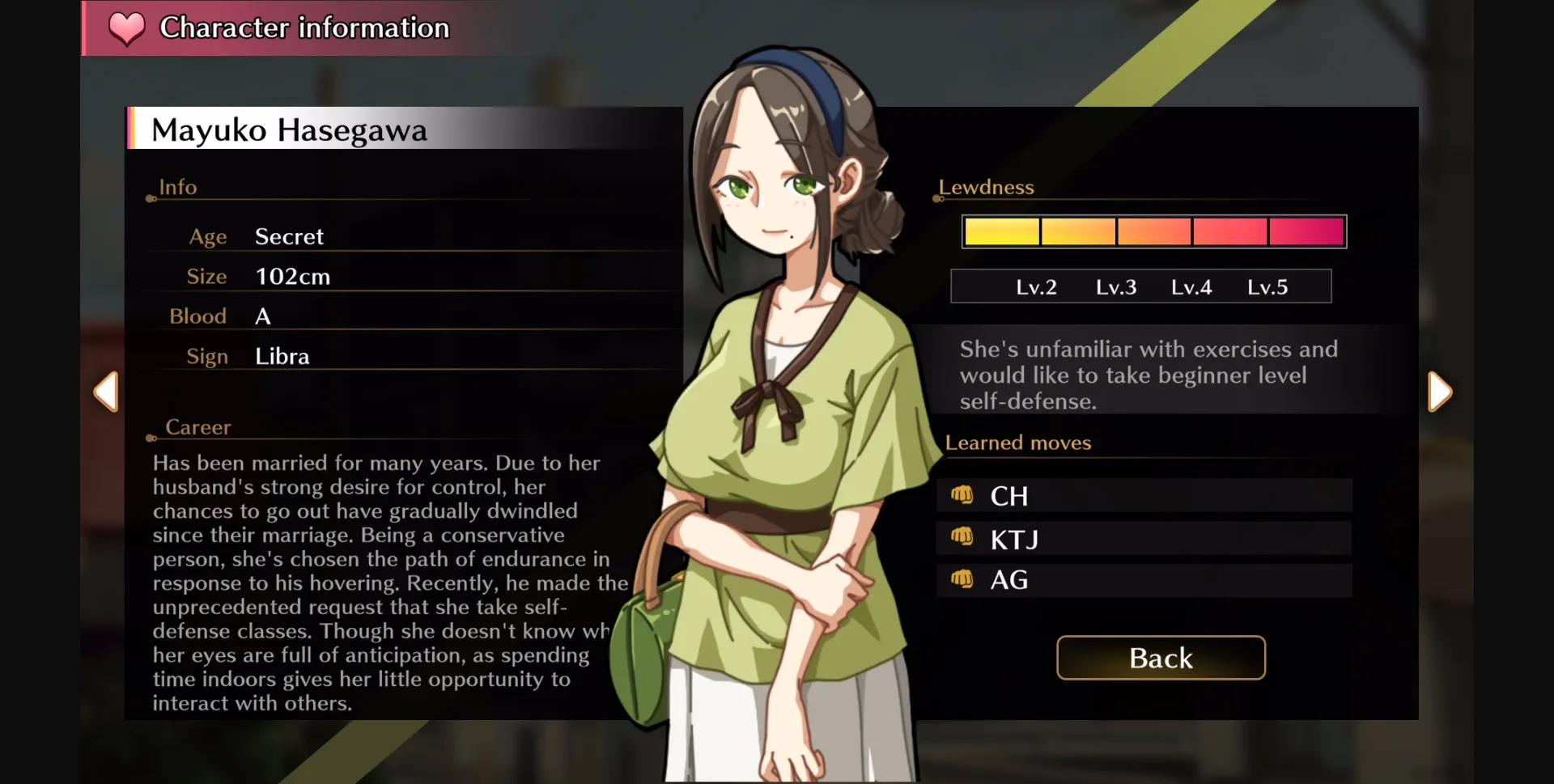Select the fist icon next to CH
1554x784 pixels.
click(963, 495)
